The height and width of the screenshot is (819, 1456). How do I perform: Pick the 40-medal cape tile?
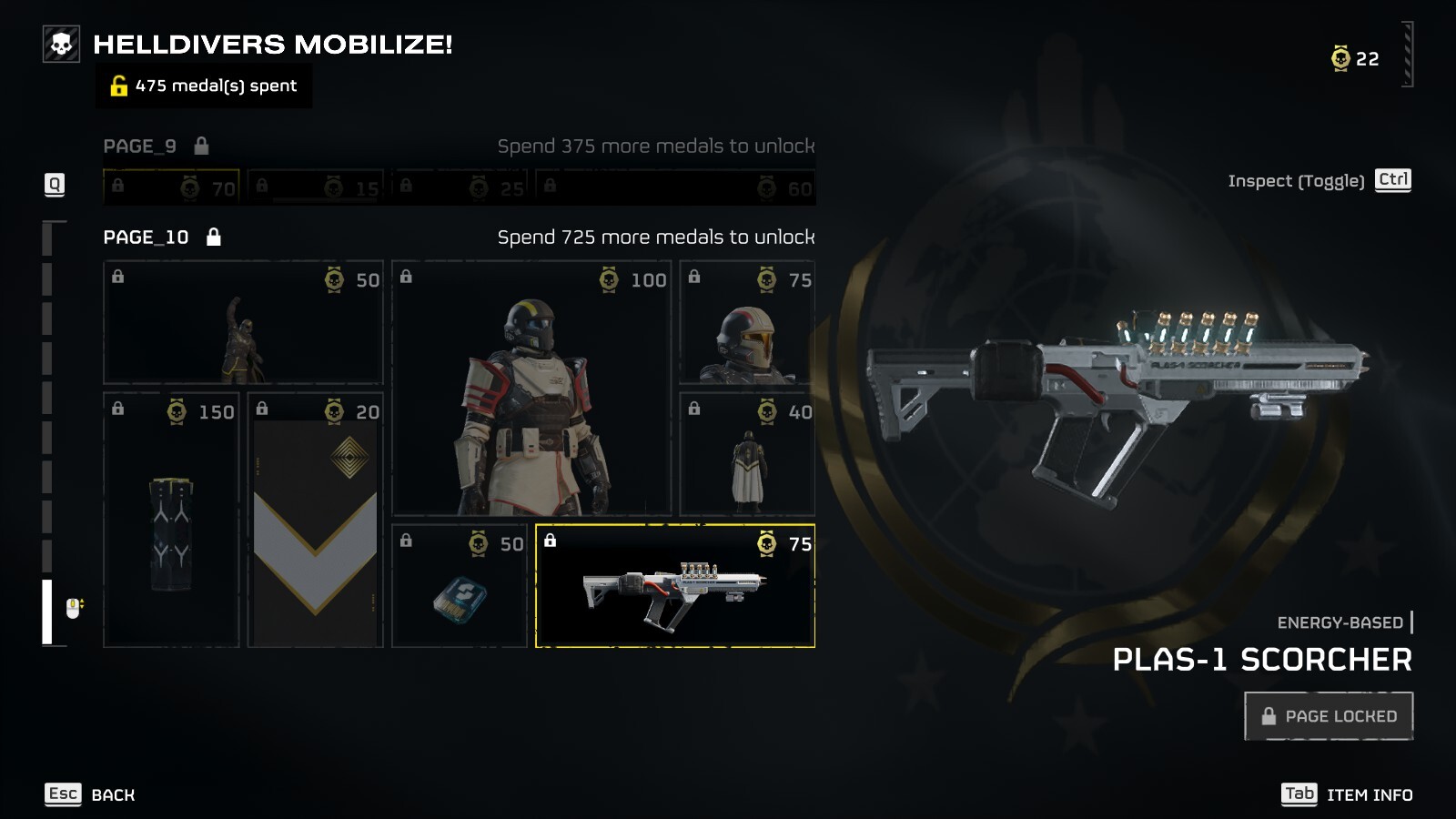point(747,454)
